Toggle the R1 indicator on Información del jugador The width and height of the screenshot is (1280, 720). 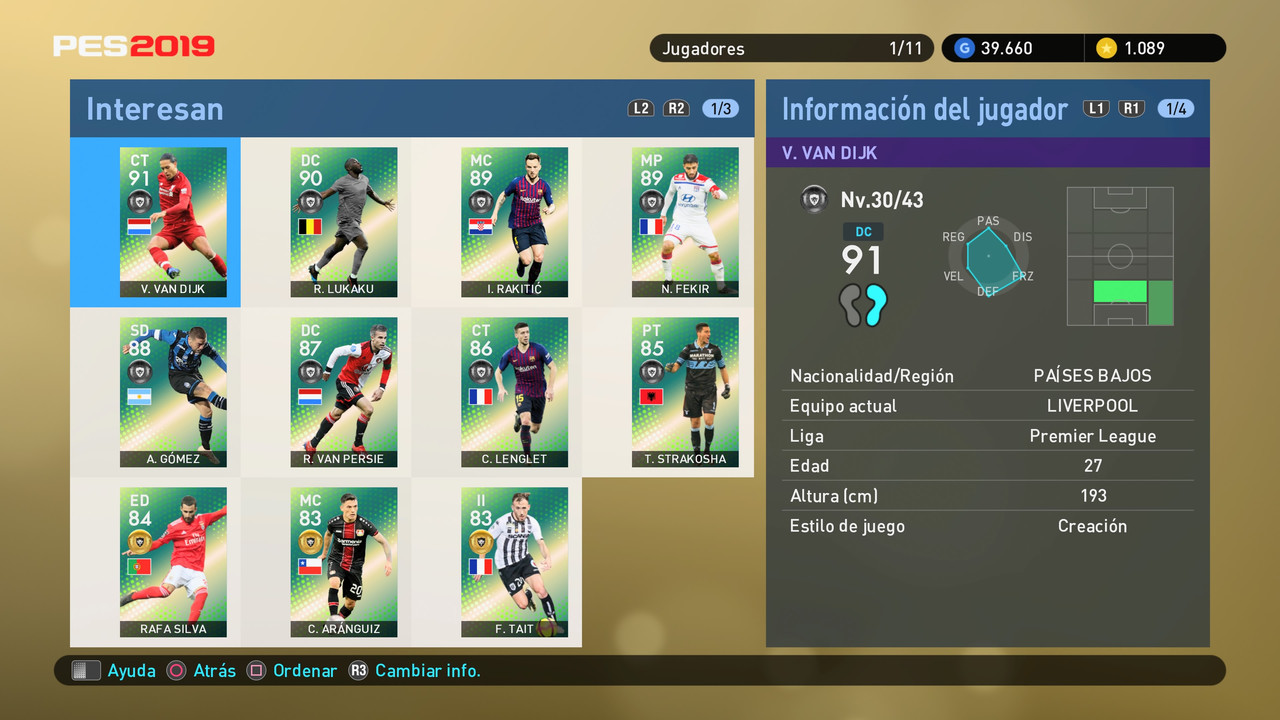(x=1131, y=108)
